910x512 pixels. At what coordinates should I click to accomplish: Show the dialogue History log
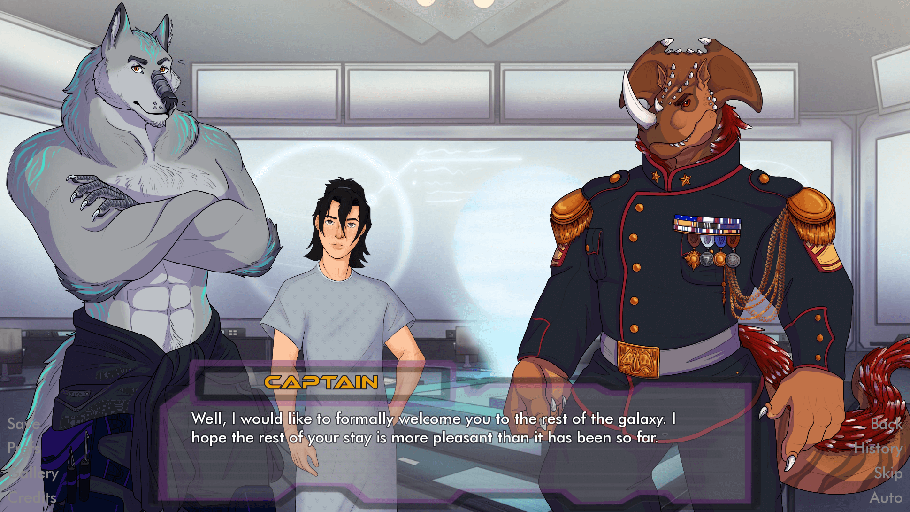tap(878, 449)
